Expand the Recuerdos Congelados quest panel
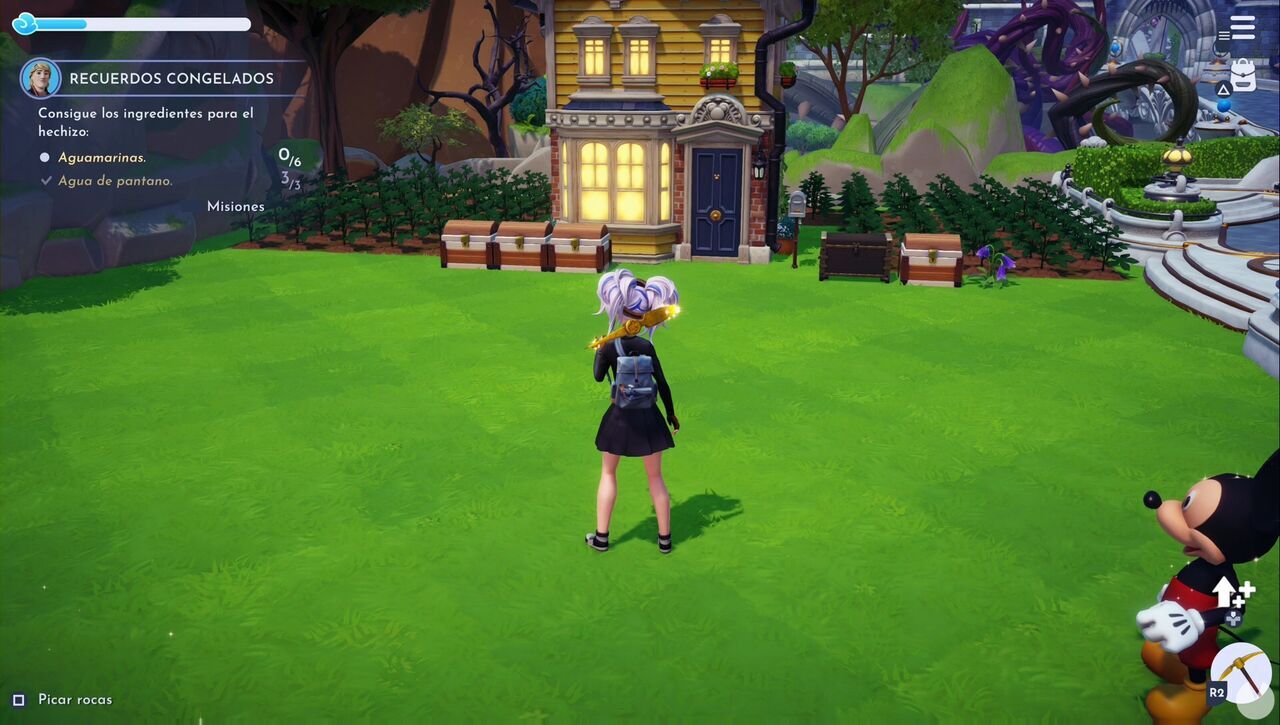The image size is (1280, 725). [x=170, y=77]
